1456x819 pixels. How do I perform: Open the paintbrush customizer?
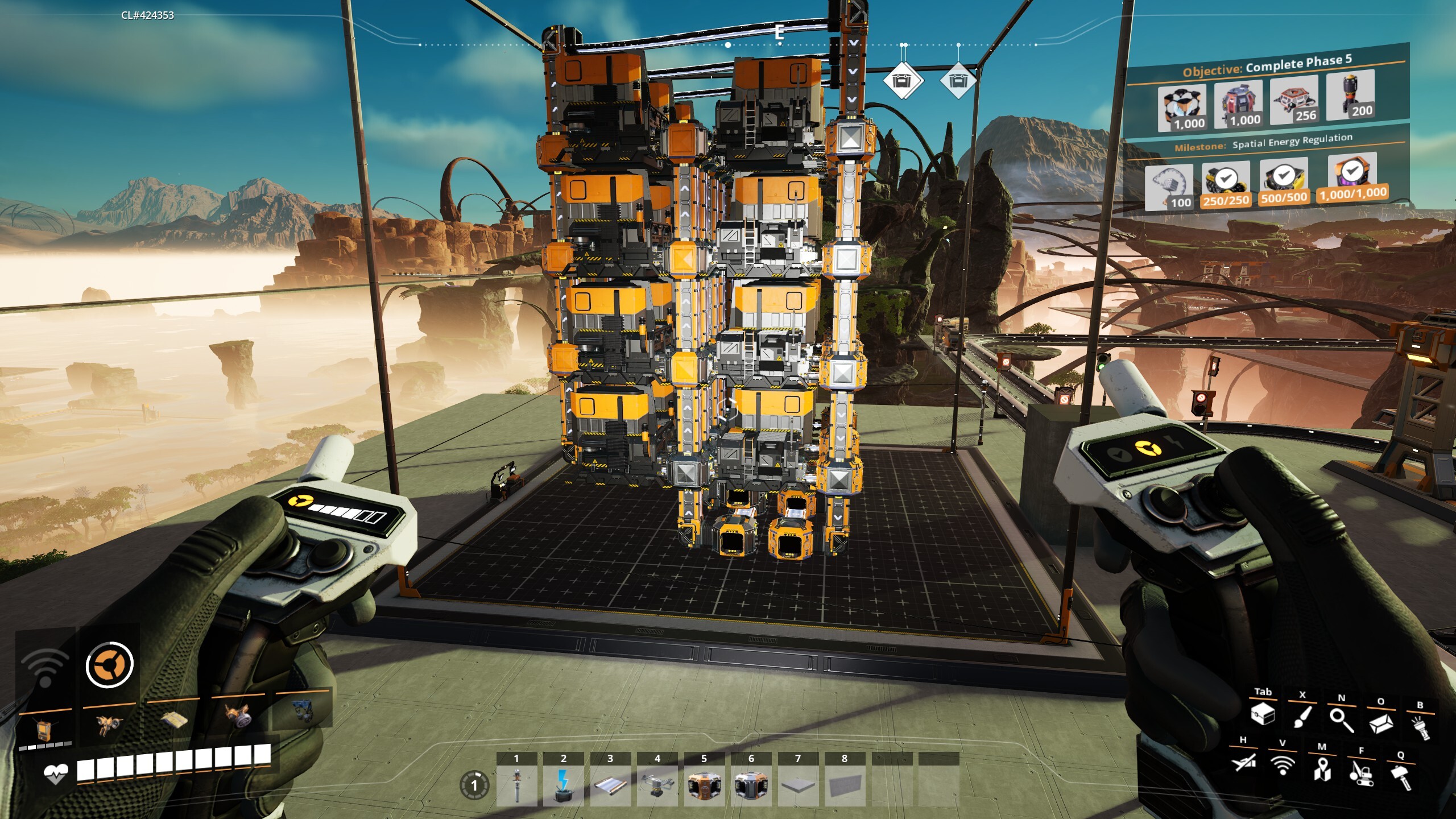point(1302,716)
